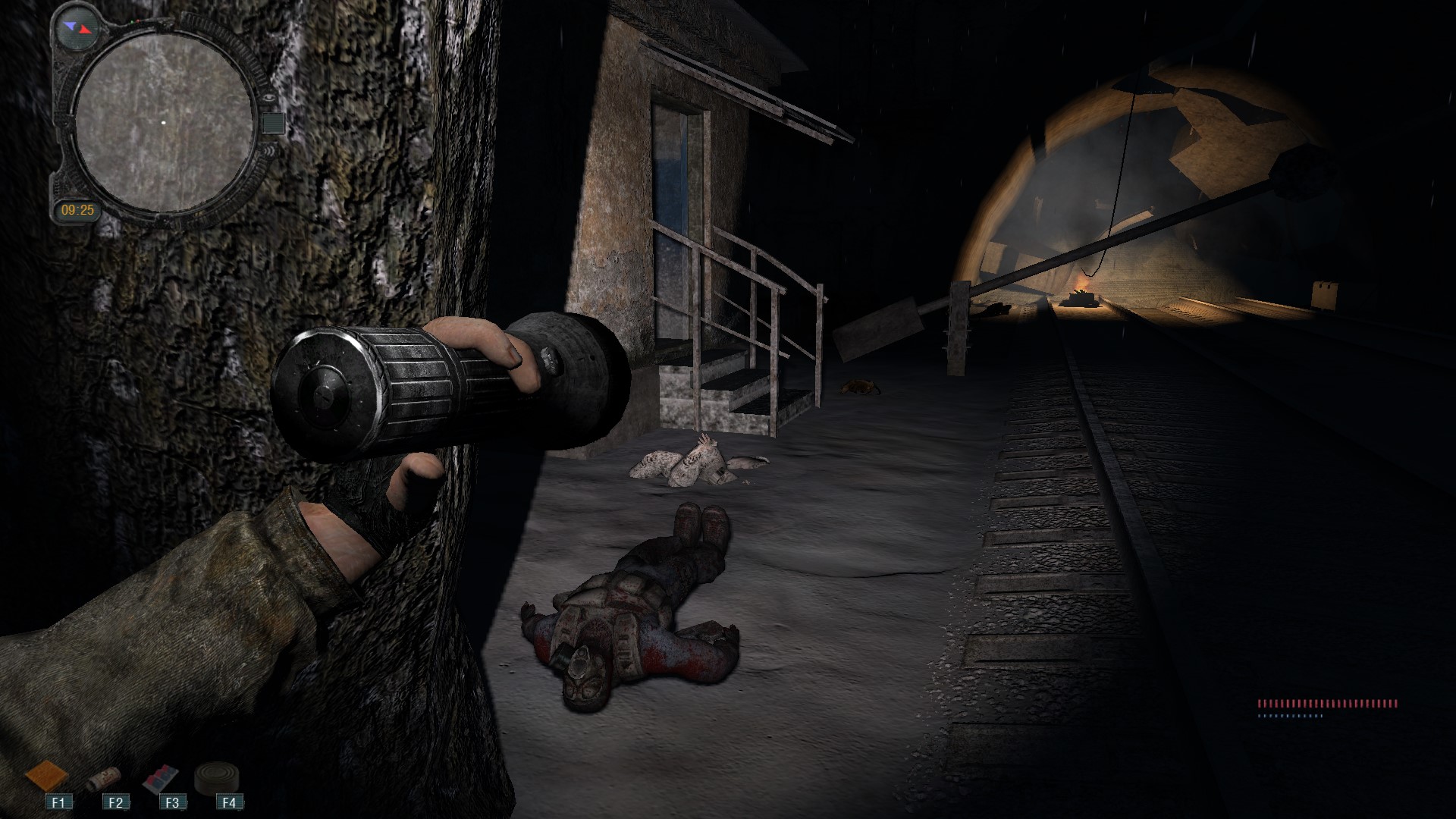This screenshot has height=819, width=1456.
Task: Select the pill blister pack in the F3 slot
Action: coord(161,777)
